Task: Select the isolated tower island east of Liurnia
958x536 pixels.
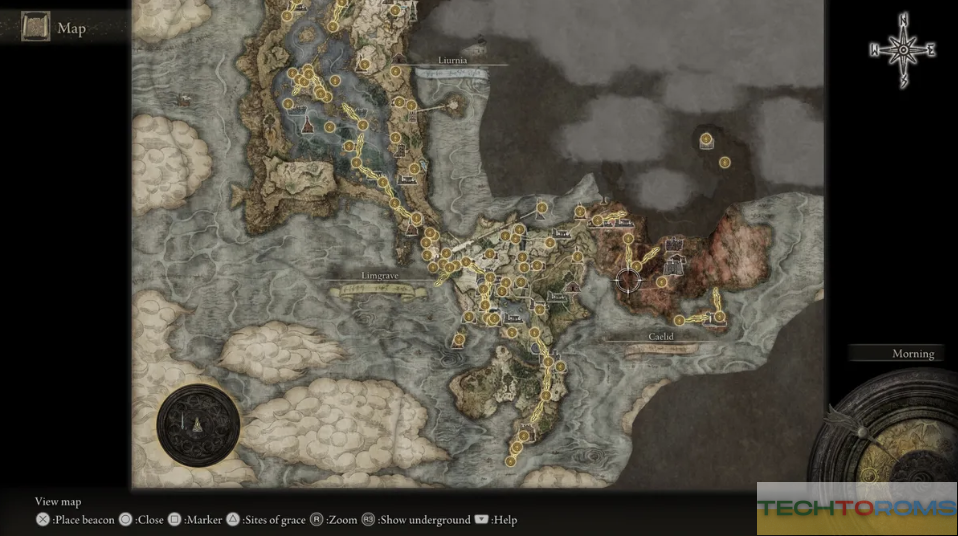Action: point(460,103)
